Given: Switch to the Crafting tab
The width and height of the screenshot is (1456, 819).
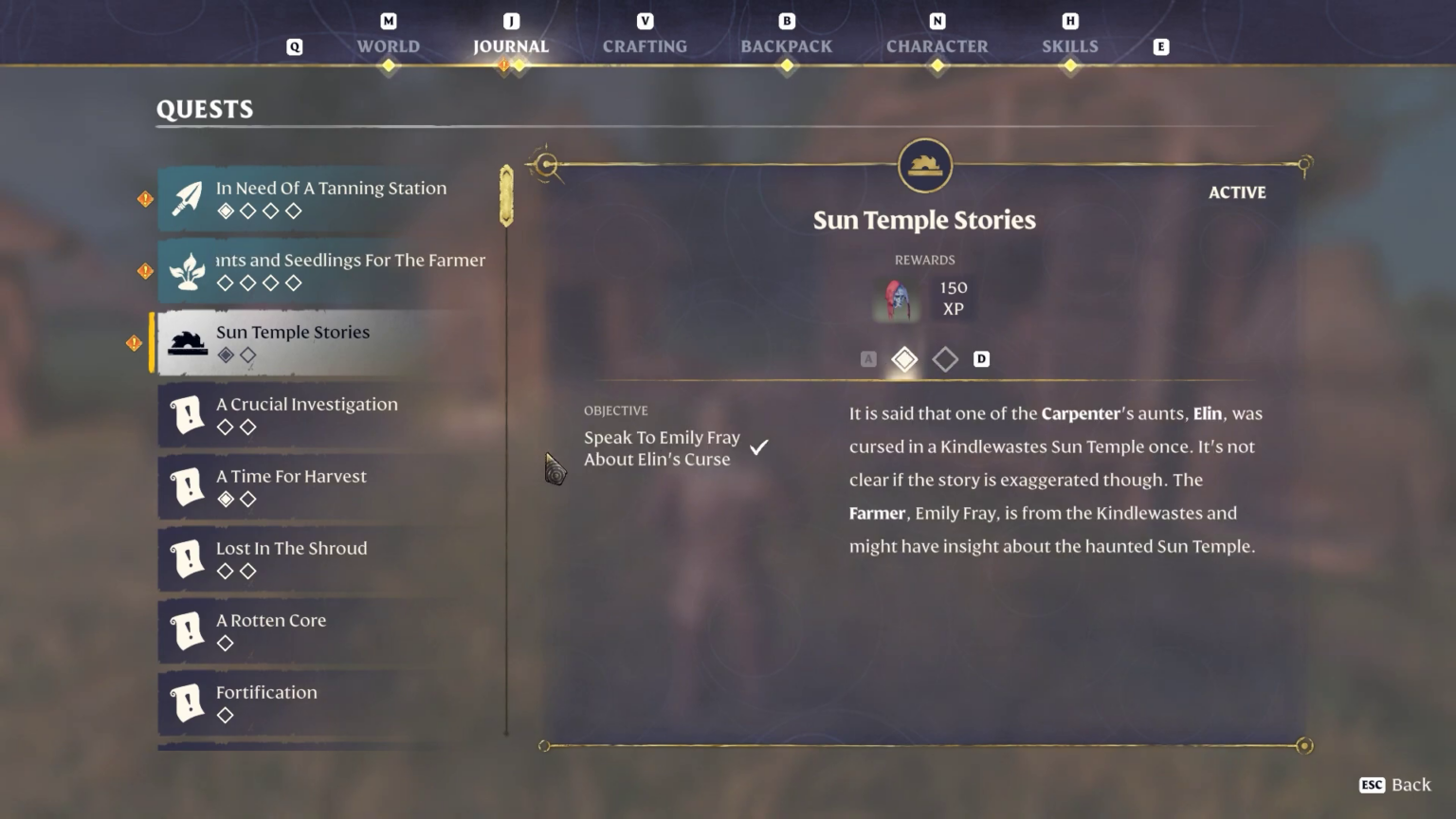Looking at the screenshot, I should tap(645, 45).
